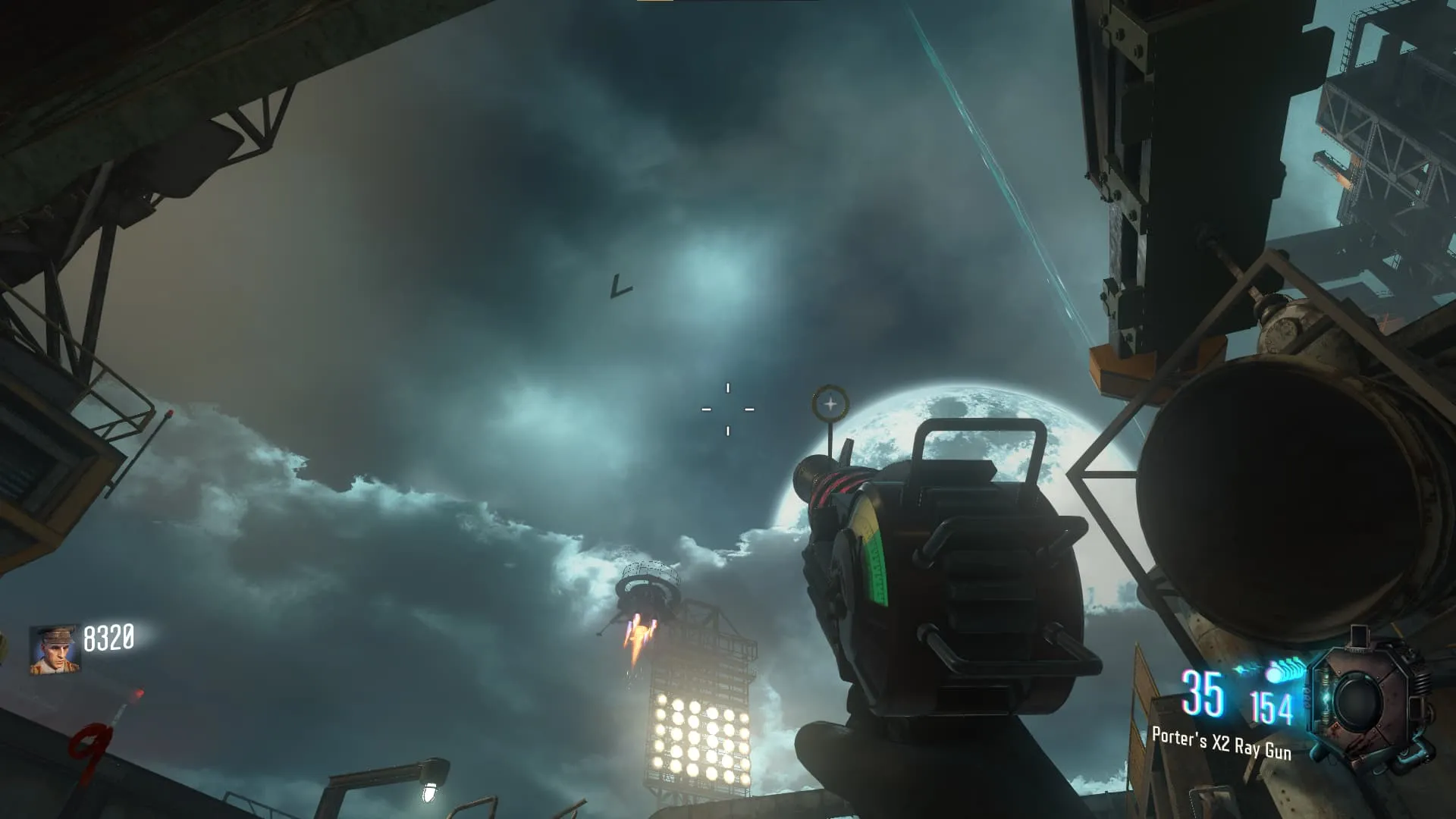Screen dimensions: 1456x819
Task: Click the Porter's X2 Ray Gun label
Action: point(1221,743)
